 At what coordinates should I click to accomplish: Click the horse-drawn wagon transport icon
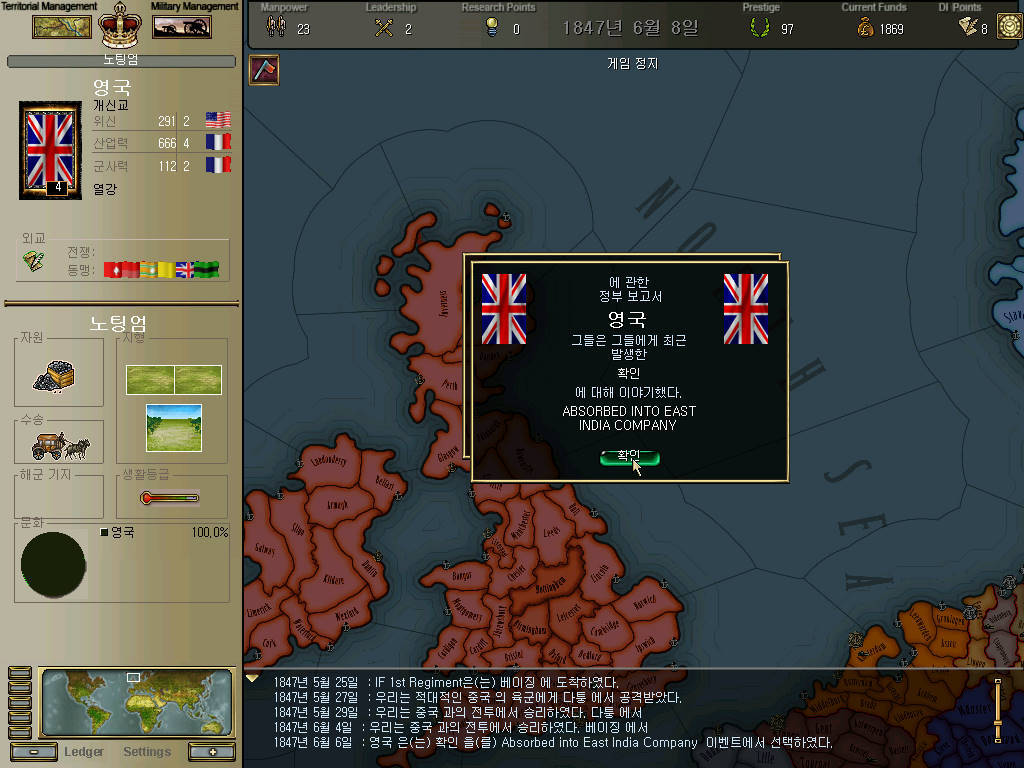click(x=59, y=443)
